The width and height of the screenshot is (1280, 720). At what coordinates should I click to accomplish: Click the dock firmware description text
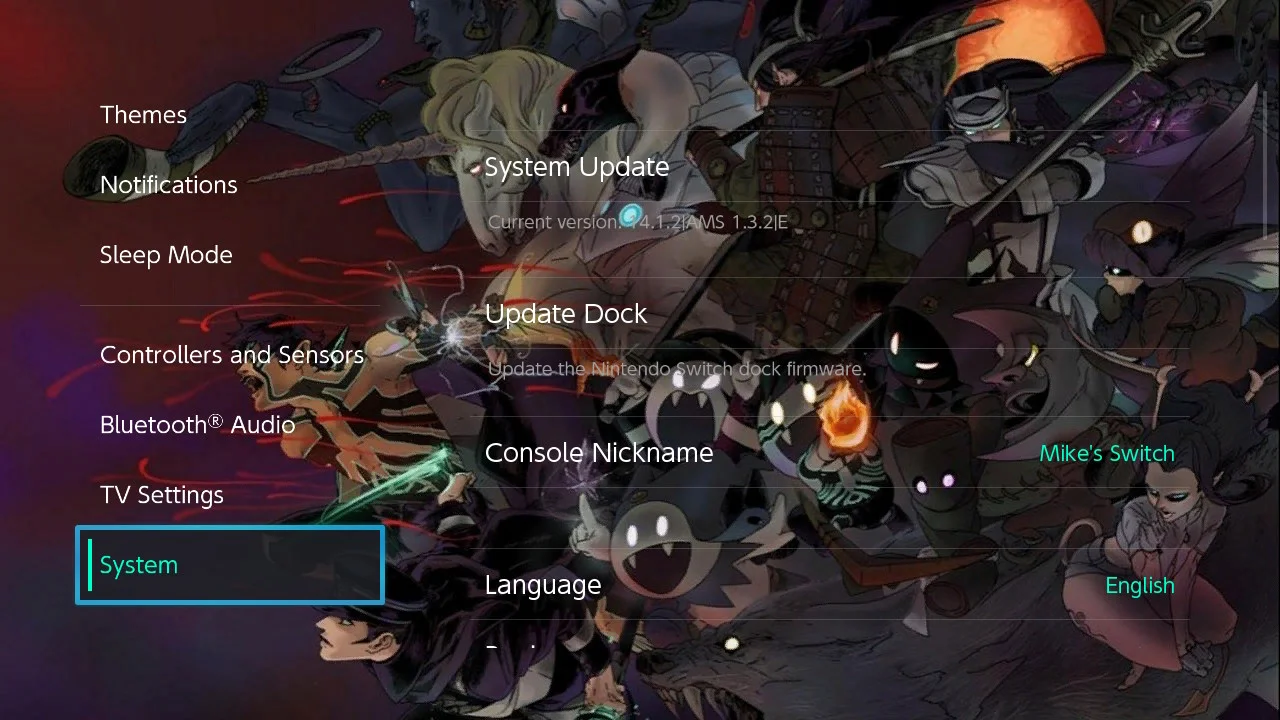(675, 369)
